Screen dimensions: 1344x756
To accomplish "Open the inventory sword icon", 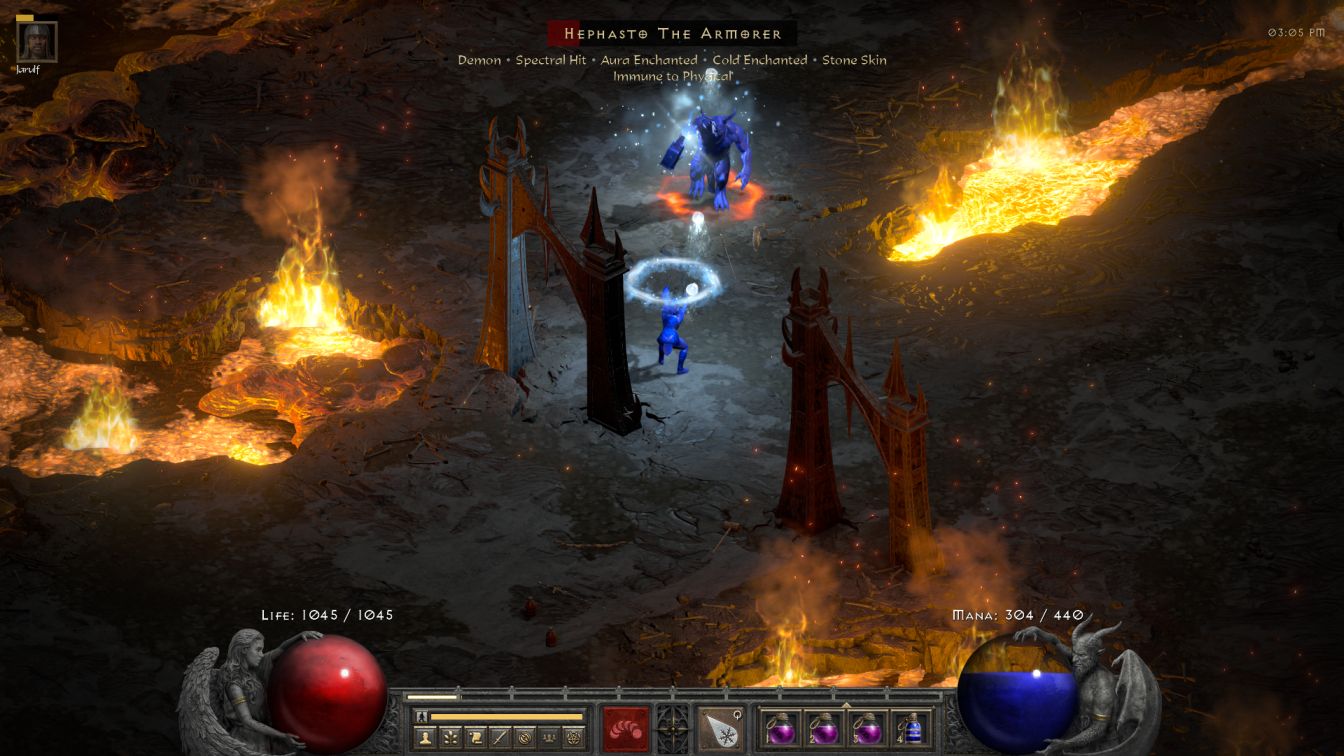I will click(499, 738).
